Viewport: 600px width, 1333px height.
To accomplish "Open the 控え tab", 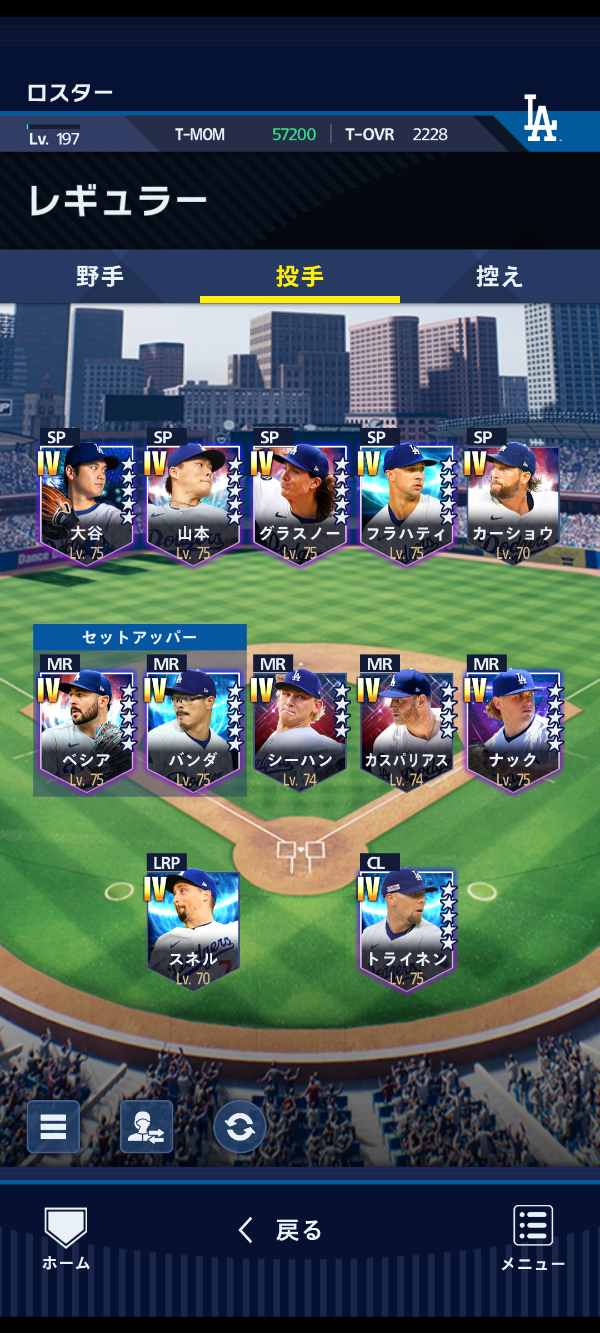I will pos(499,277).
